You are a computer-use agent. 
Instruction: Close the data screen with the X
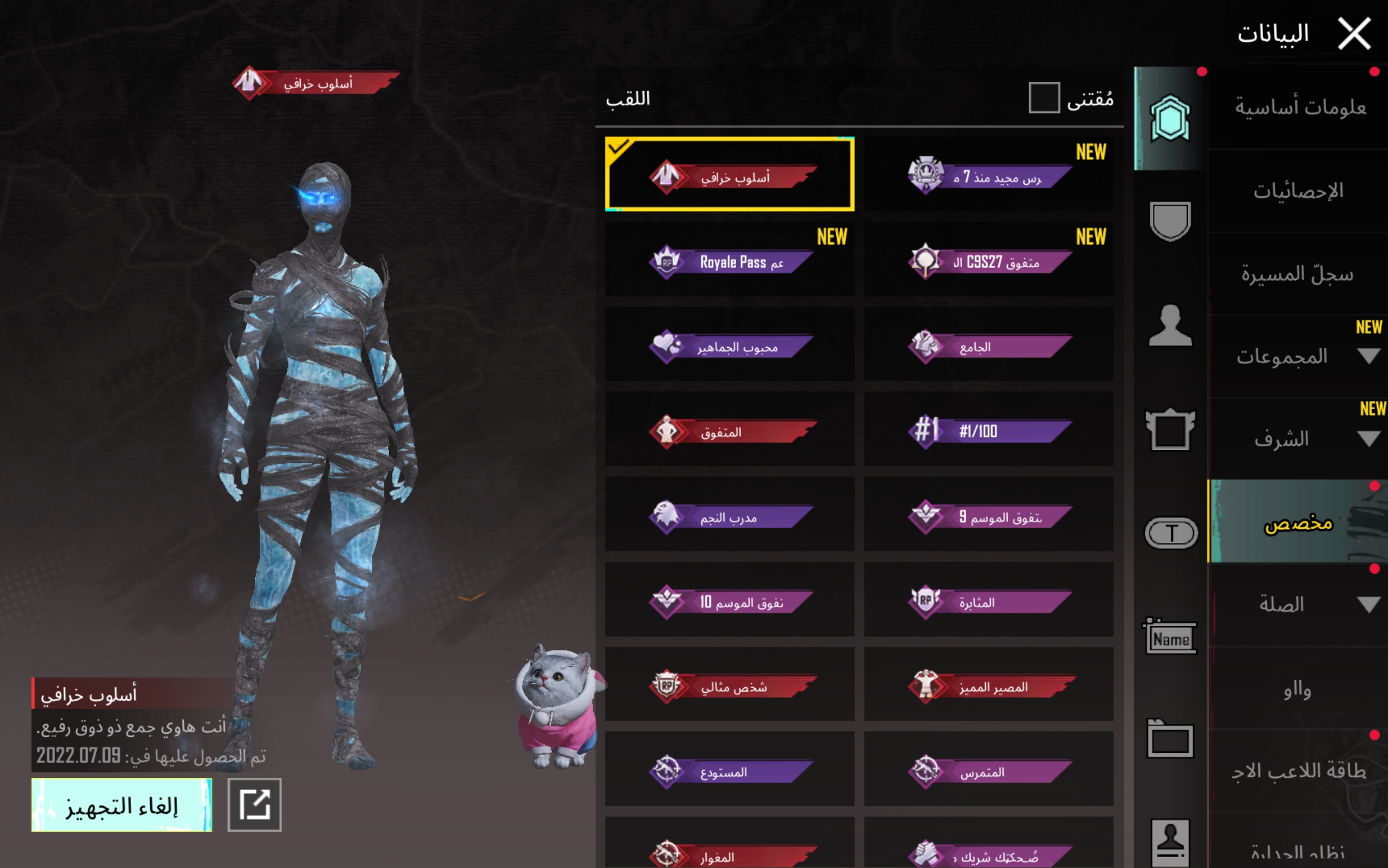(x=1354, y=34)
